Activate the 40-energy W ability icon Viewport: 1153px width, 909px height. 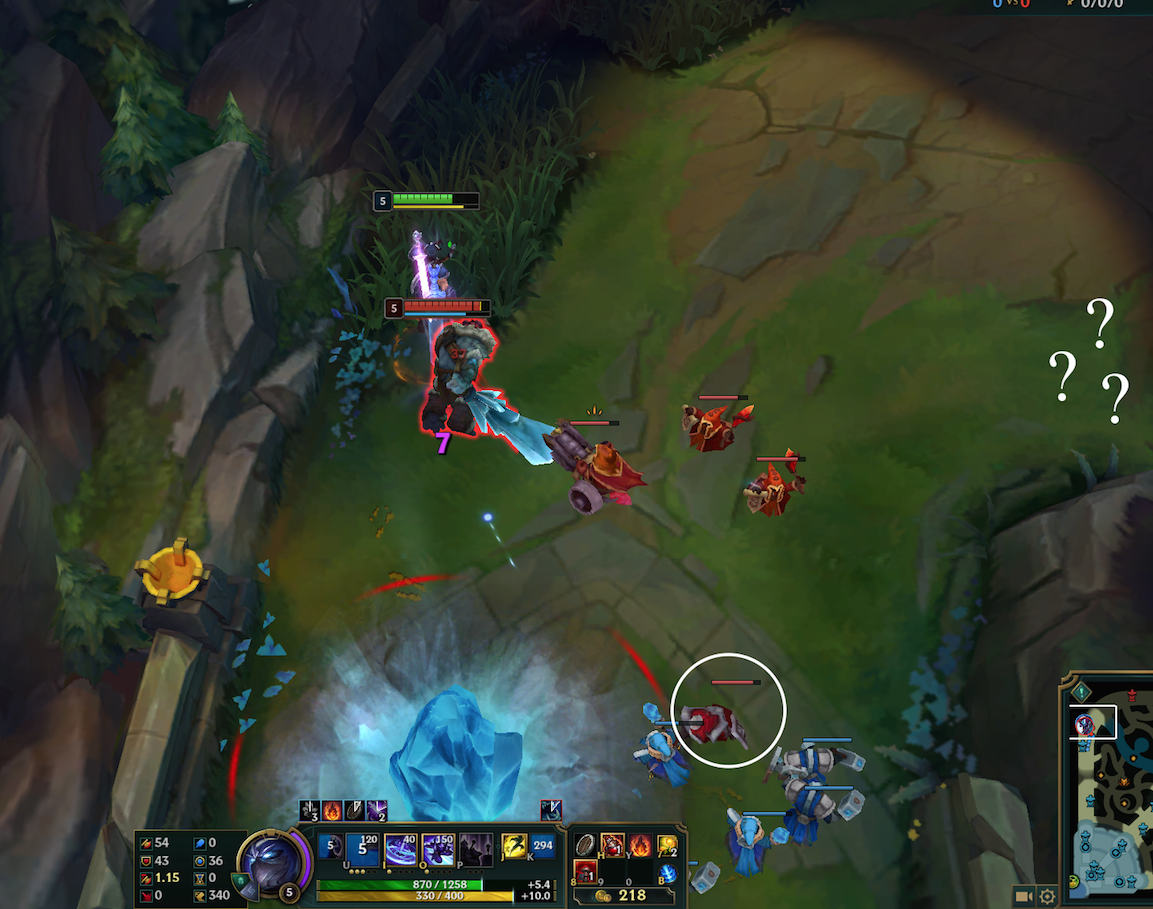pyautogui.click(x=401, y=849)
